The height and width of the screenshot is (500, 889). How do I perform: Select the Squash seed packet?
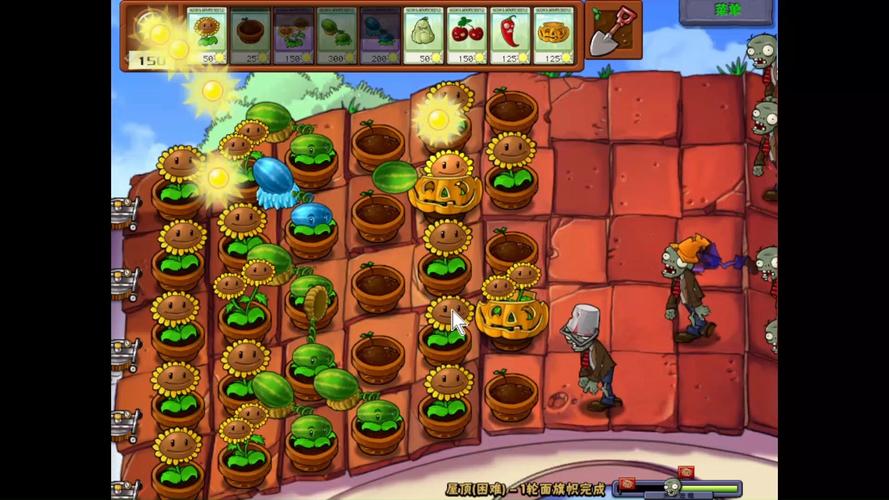tap(423, 36)
